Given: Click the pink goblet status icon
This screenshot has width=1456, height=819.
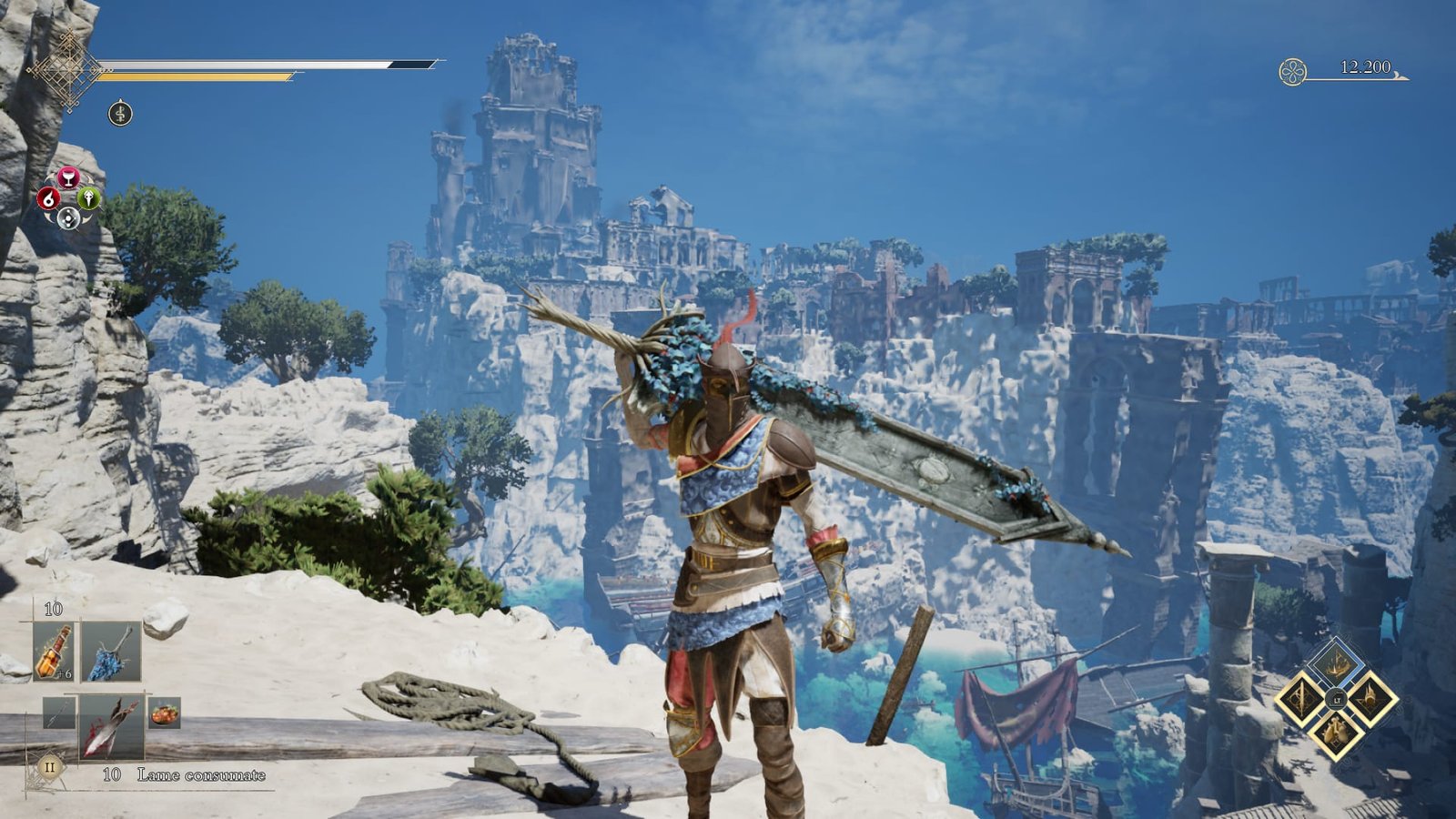Looking at the screenshot, I should [x=68, y=177].
